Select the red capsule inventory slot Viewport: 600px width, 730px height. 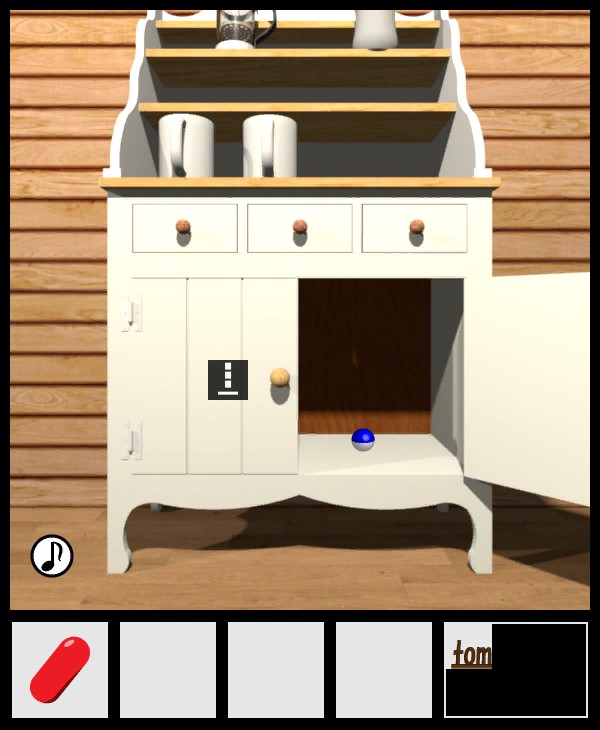click(60, 669)
